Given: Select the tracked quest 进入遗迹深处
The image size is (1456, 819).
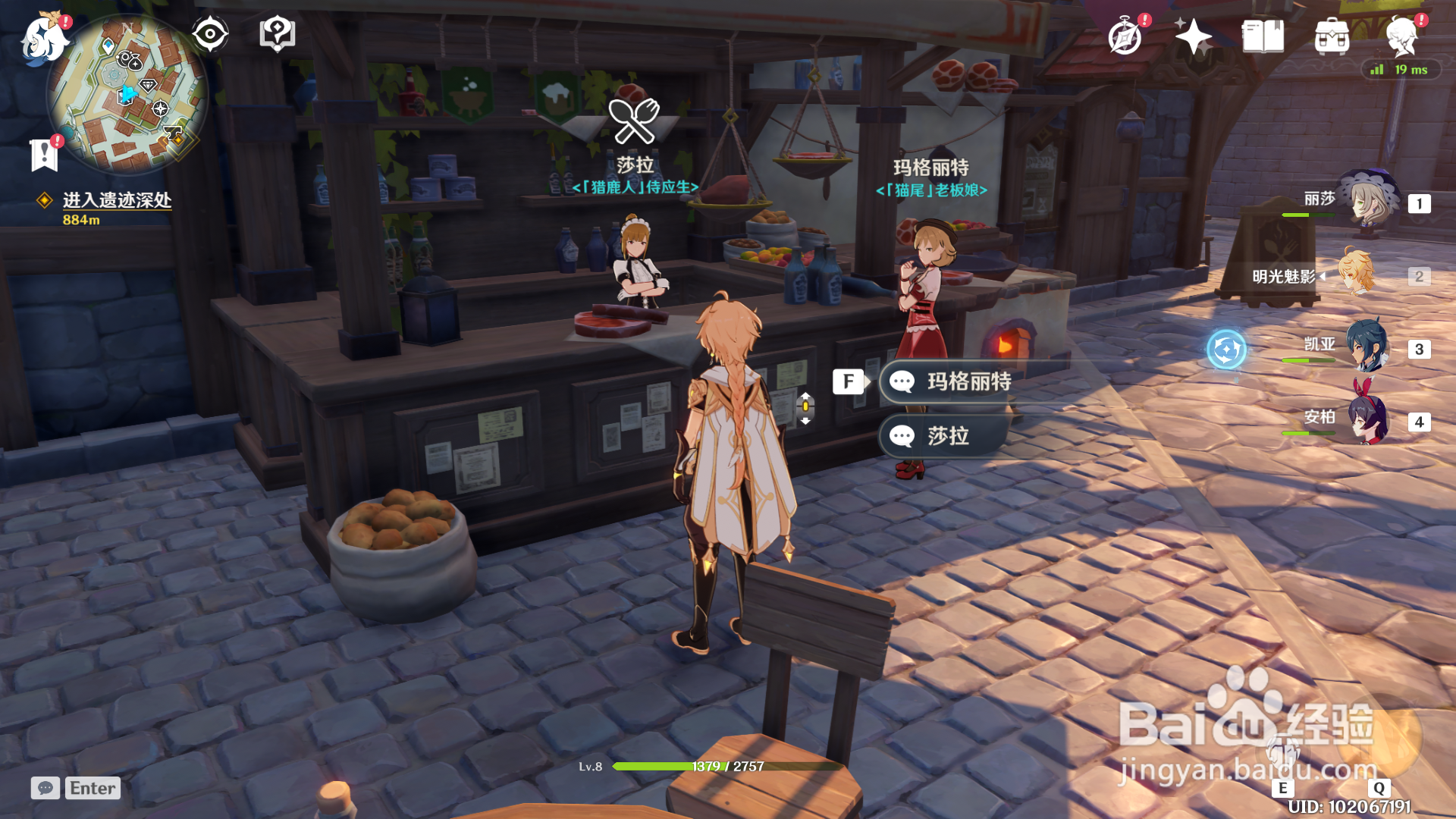Looking at the screenshot, I should pos(117,200).
